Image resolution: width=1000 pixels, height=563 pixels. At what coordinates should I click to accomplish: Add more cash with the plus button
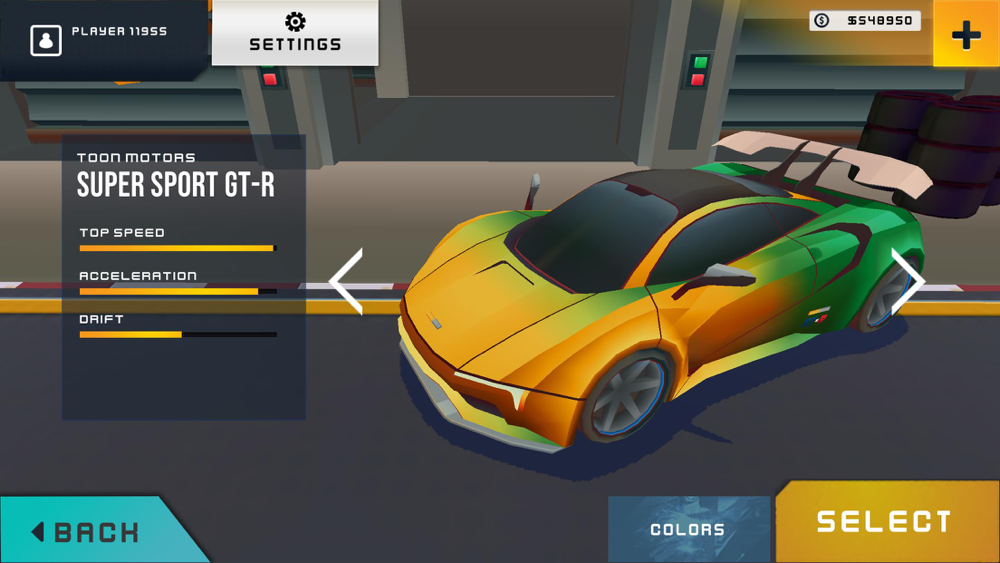(x=965, y=35)
